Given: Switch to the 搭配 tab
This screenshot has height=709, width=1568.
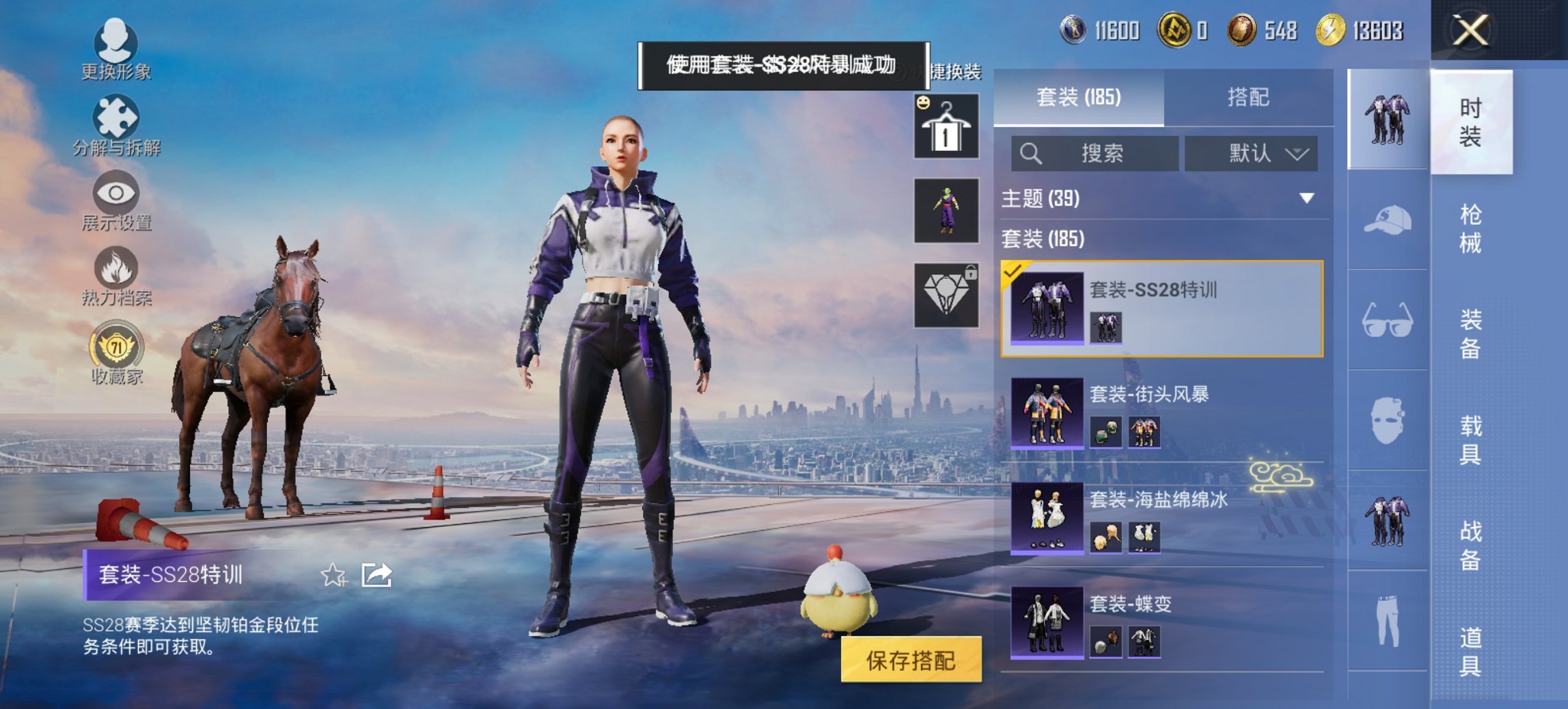Looking at the screenshot, I should coord(1250,96).
